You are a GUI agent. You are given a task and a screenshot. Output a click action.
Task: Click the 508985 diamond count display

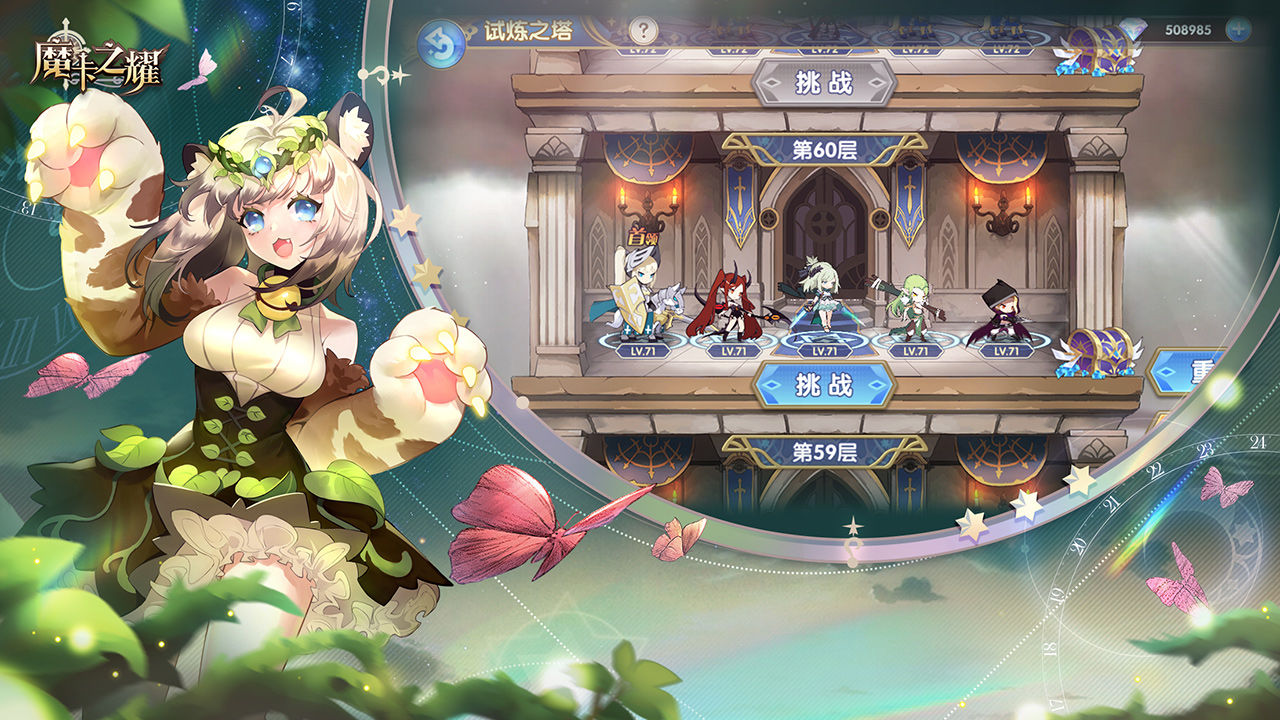[1190, 30]
